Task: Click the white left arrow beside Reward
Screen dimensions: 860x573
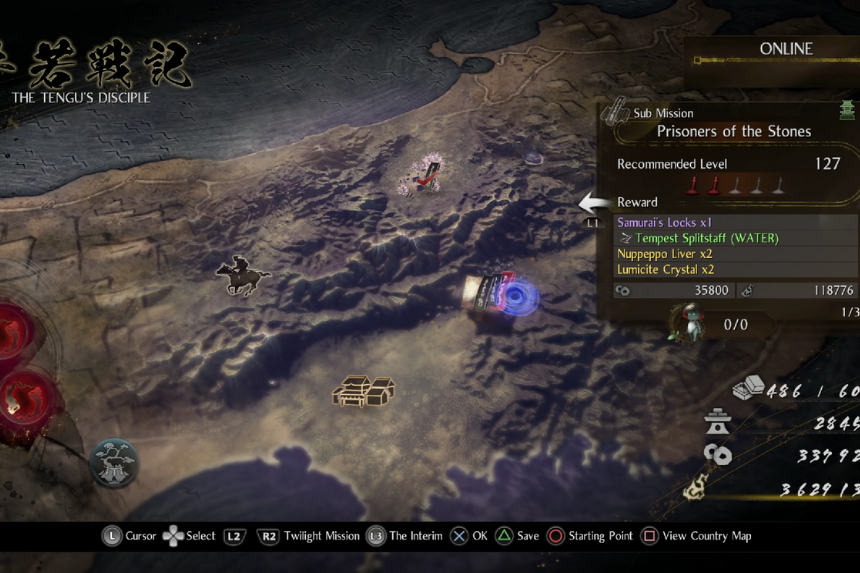Action: pyautogui.click(x=595, y=203)
